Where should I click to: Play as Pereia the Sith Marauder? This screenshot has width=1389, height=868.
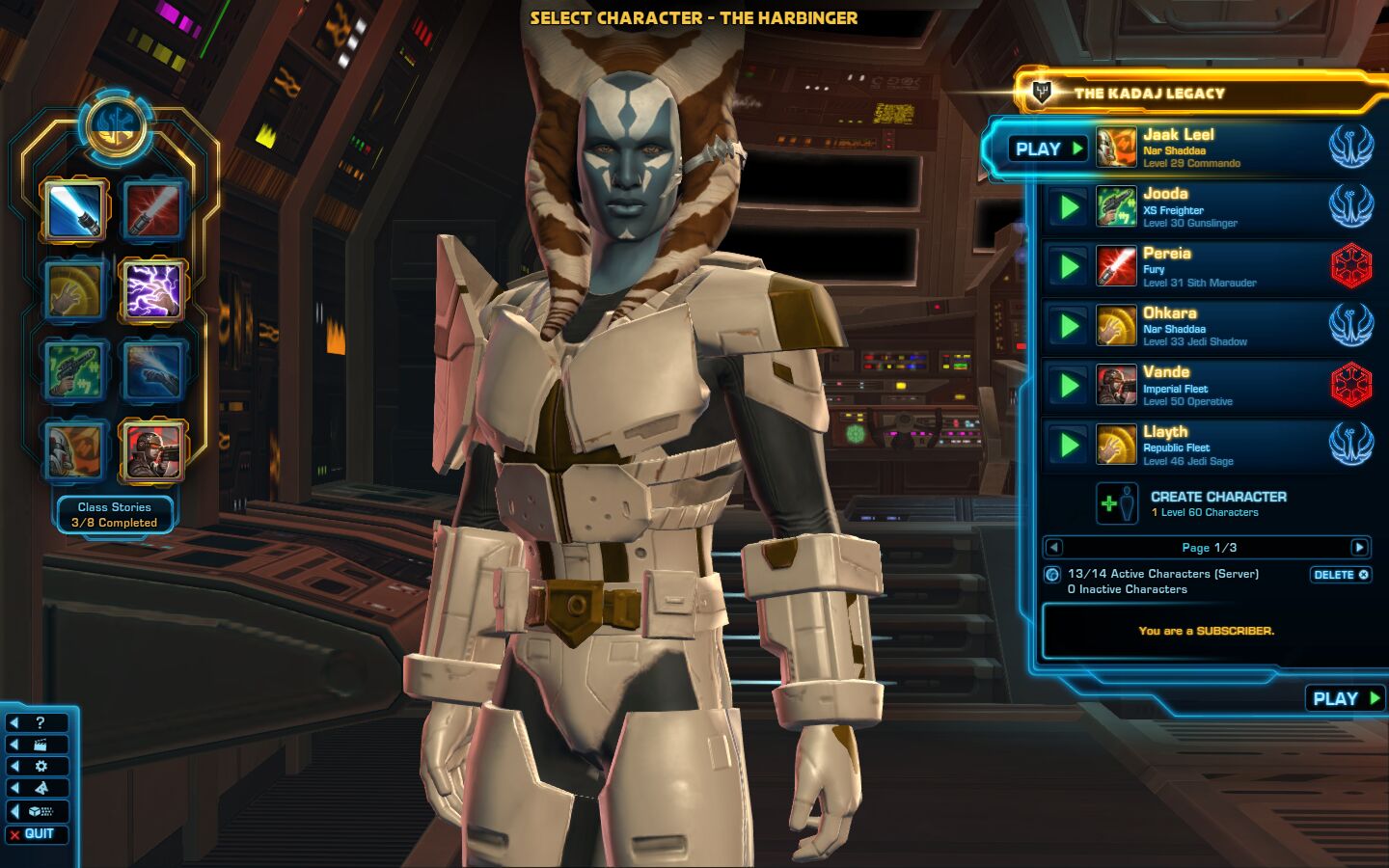[x=1069, y=267]
